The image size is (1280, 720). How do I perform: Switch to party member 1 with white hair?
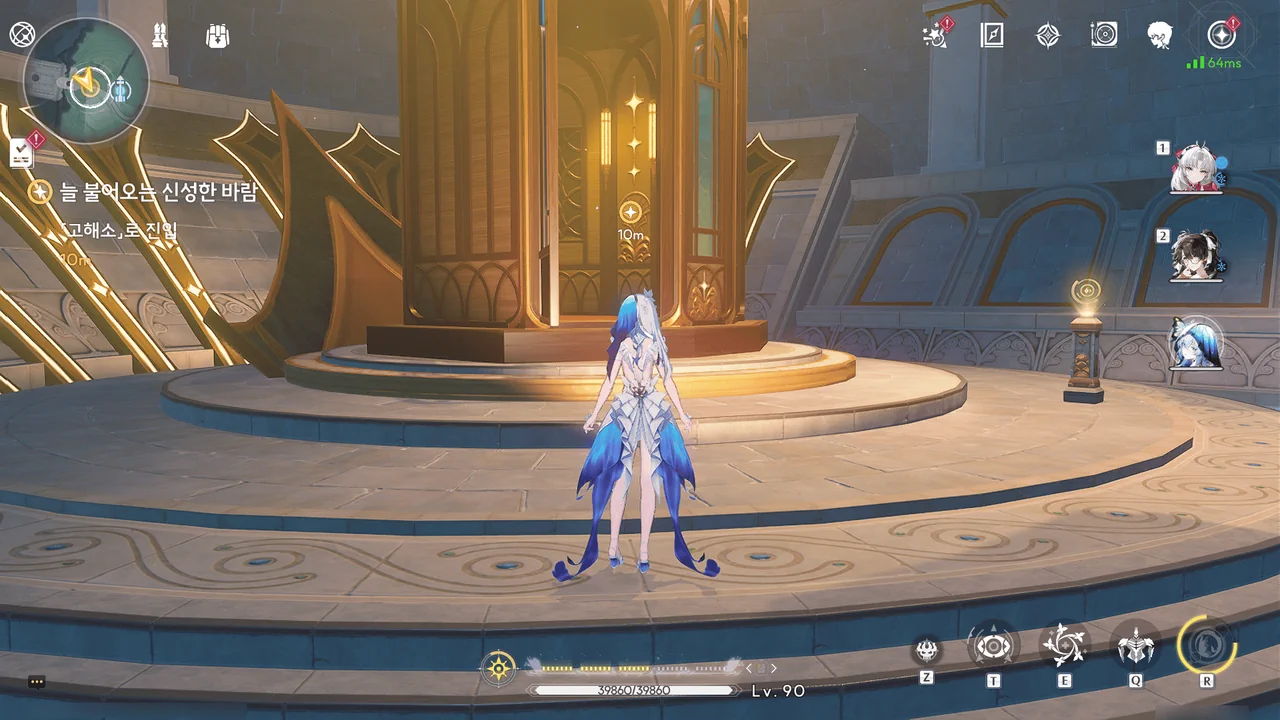[x=1196, y=169]
